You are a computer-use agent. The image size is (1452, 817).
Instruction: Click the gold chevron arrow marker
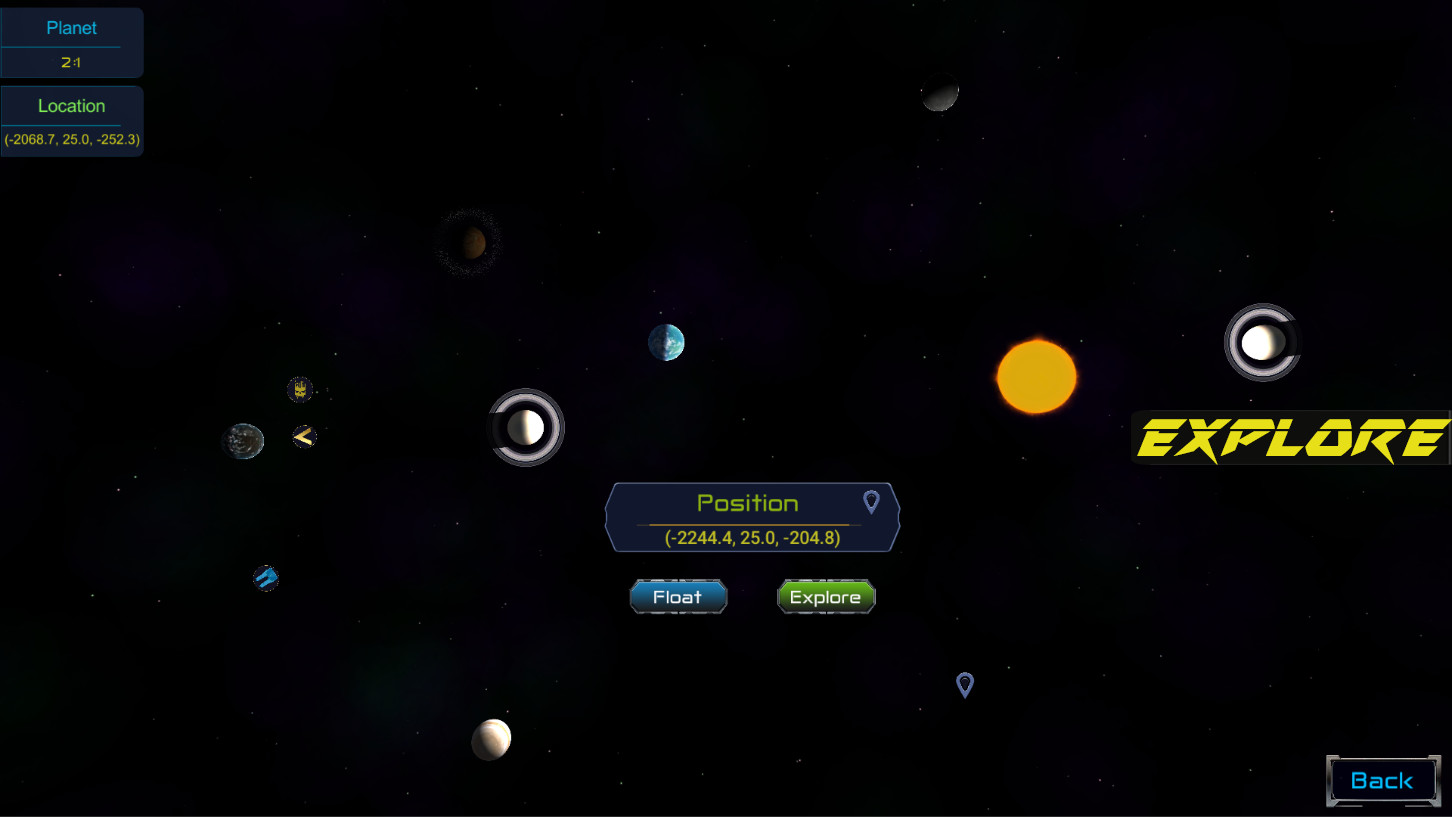click(x=303, y=436)
